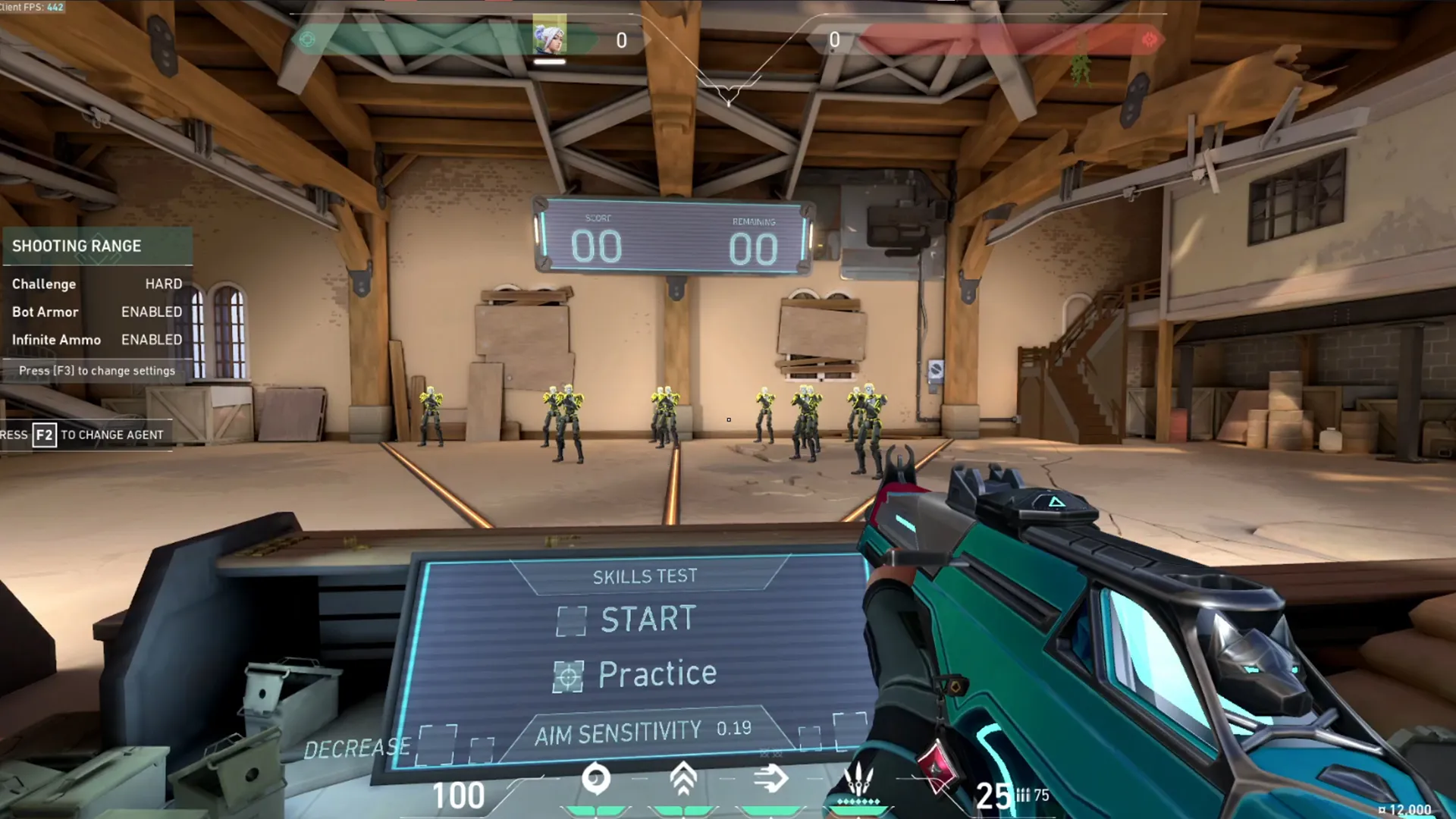Click the green team emblem icon

(x=307, y=39)
